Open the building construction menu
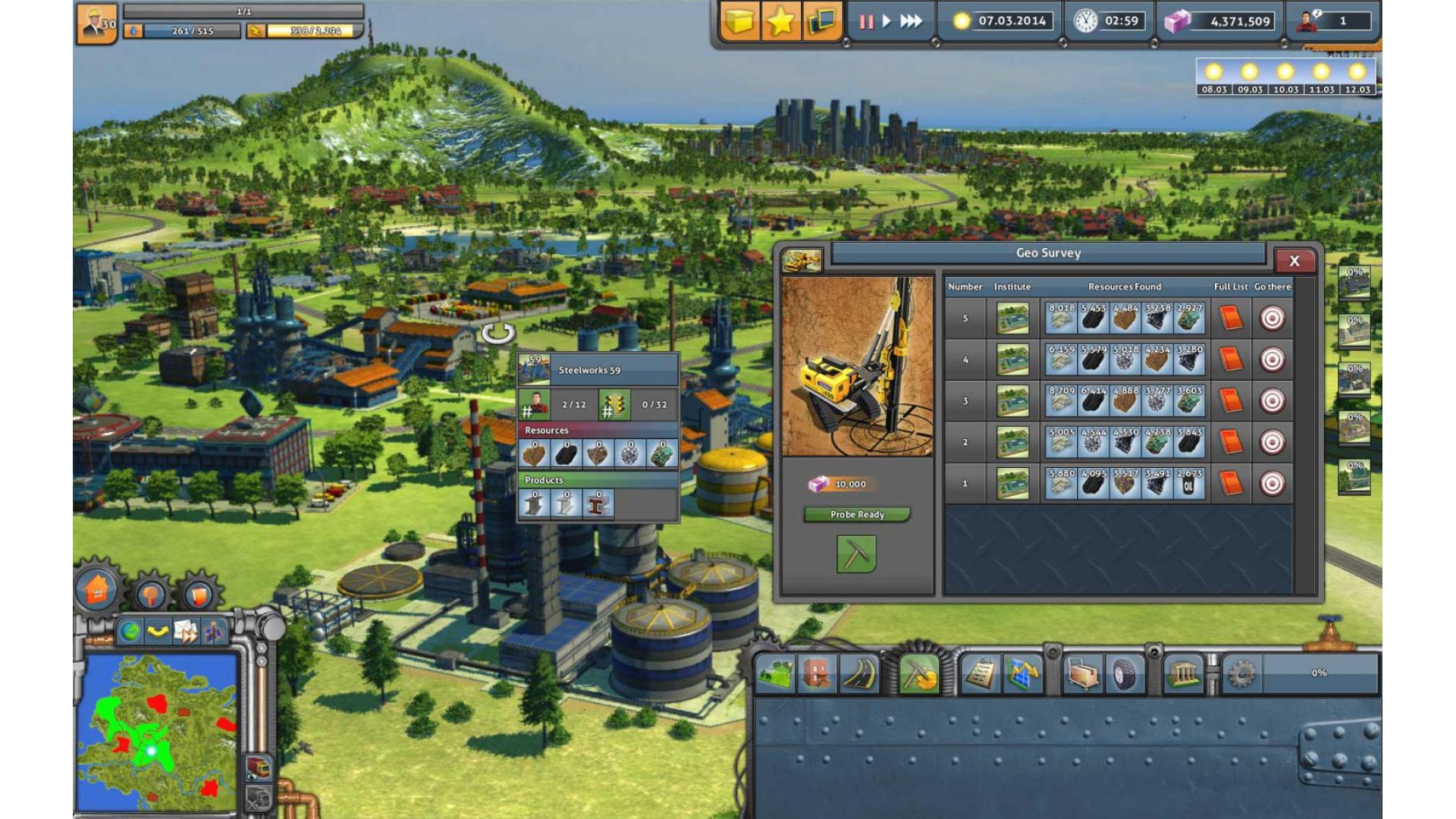This screenshot has width=1456, height=819. point(817,673)
